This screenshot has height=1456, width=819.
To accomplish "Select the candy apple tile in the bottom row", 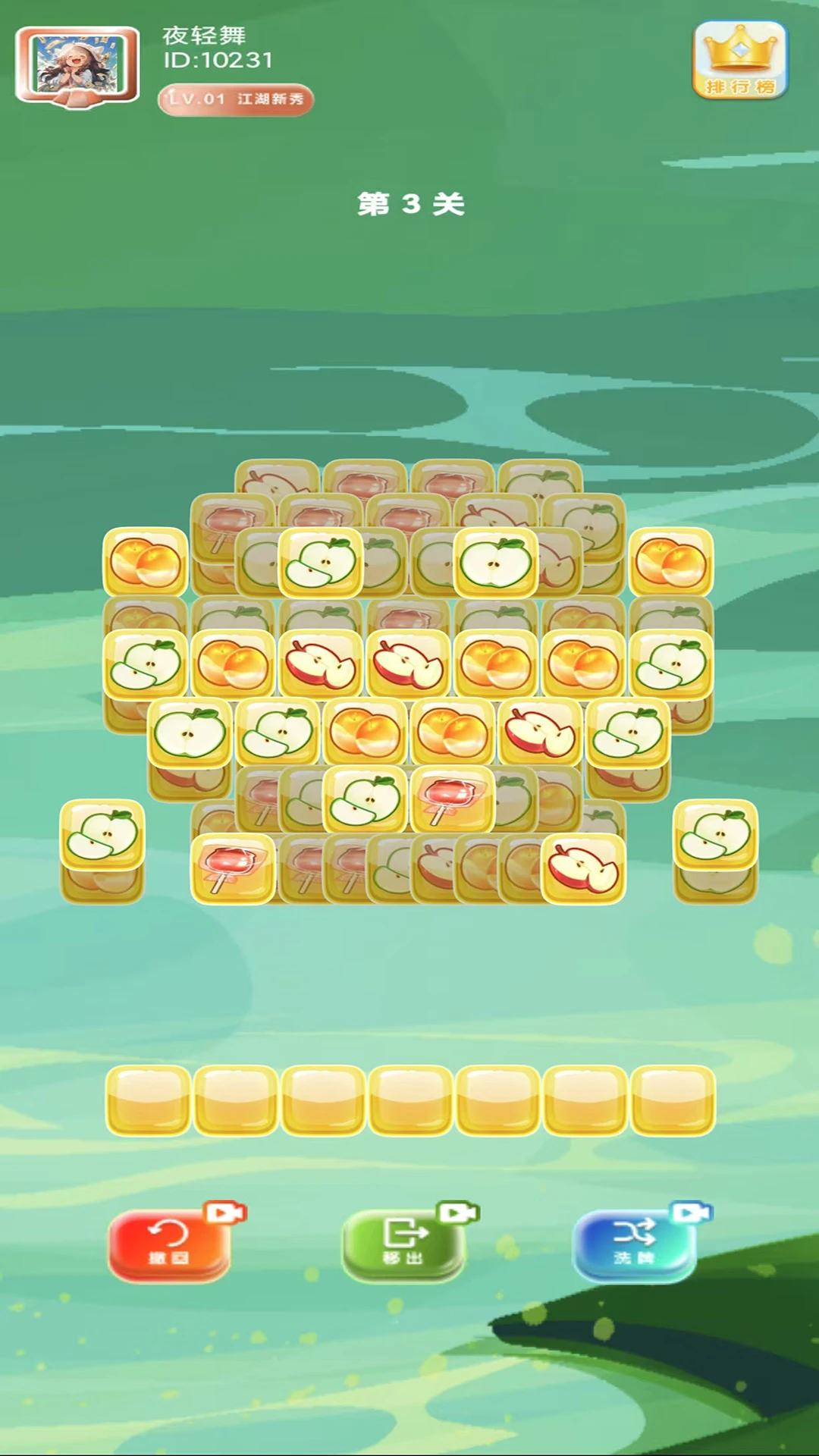I will click(x=232, y=868).
